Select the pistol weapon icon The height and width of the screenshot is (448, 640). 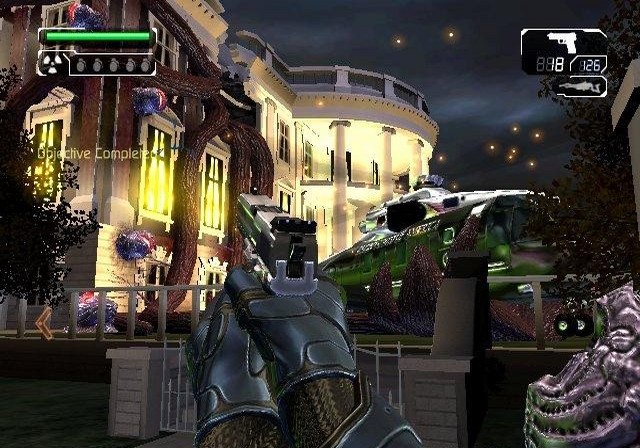562,44
